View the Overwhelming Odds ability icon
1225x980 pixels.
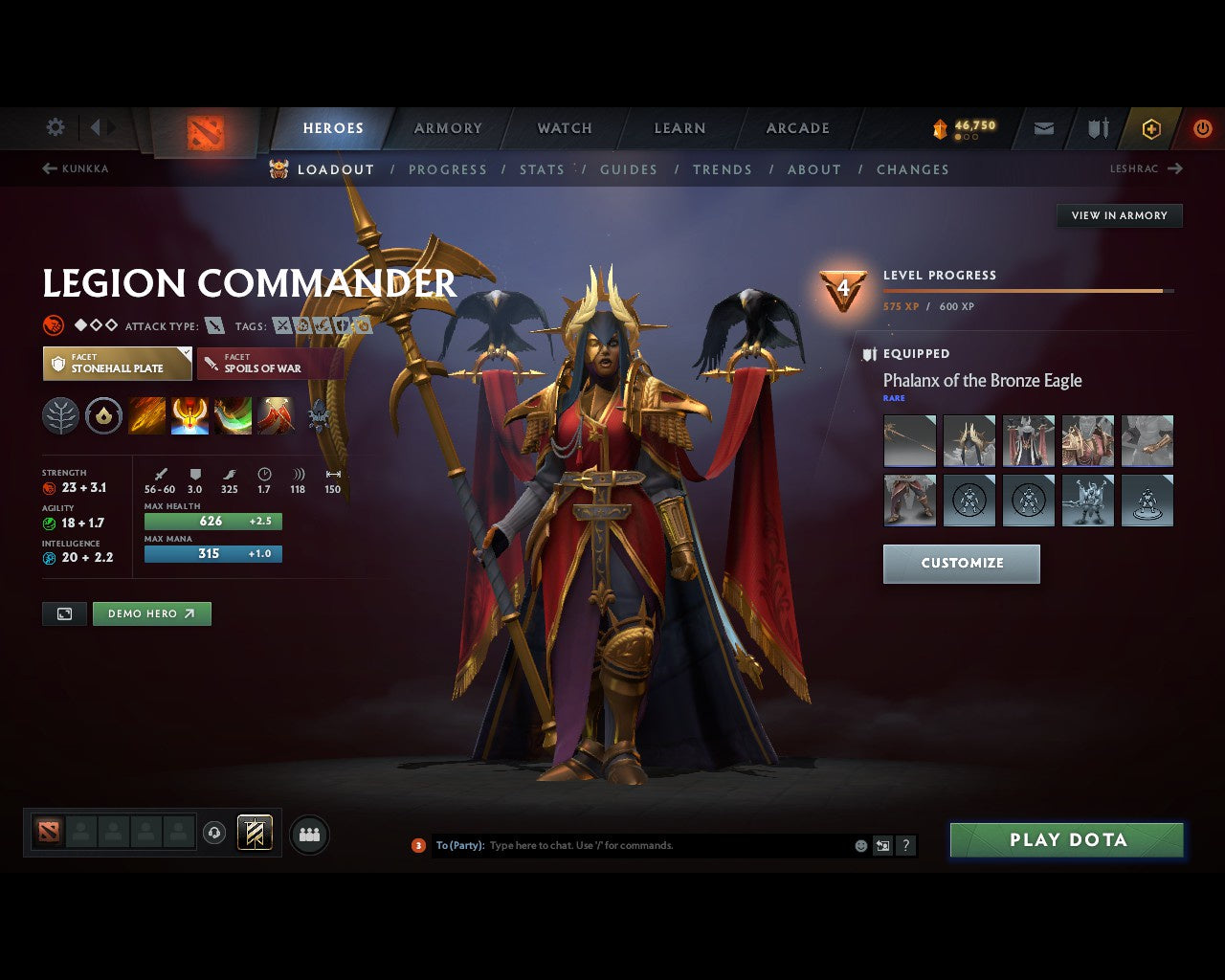(x=146, y=415)
